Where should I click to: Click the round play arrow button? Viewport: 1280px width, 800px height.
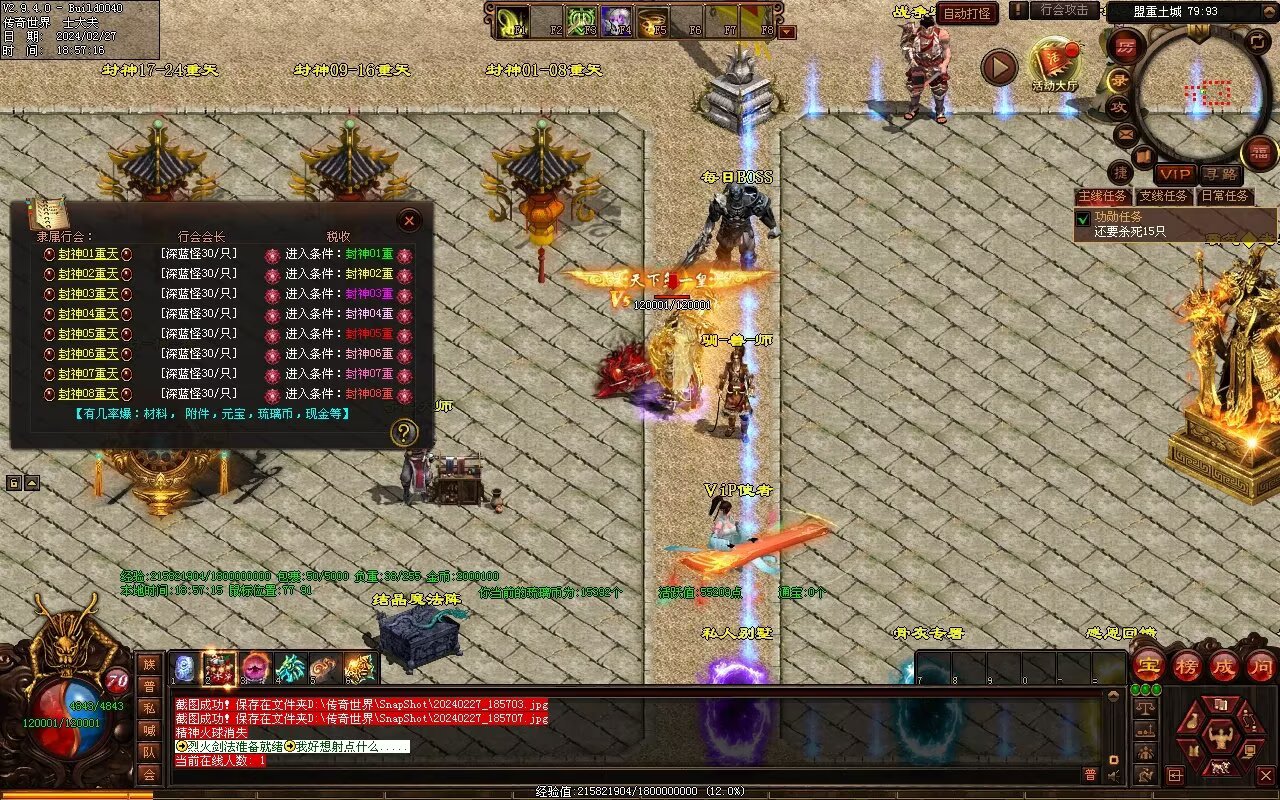(x=998, y=68)
